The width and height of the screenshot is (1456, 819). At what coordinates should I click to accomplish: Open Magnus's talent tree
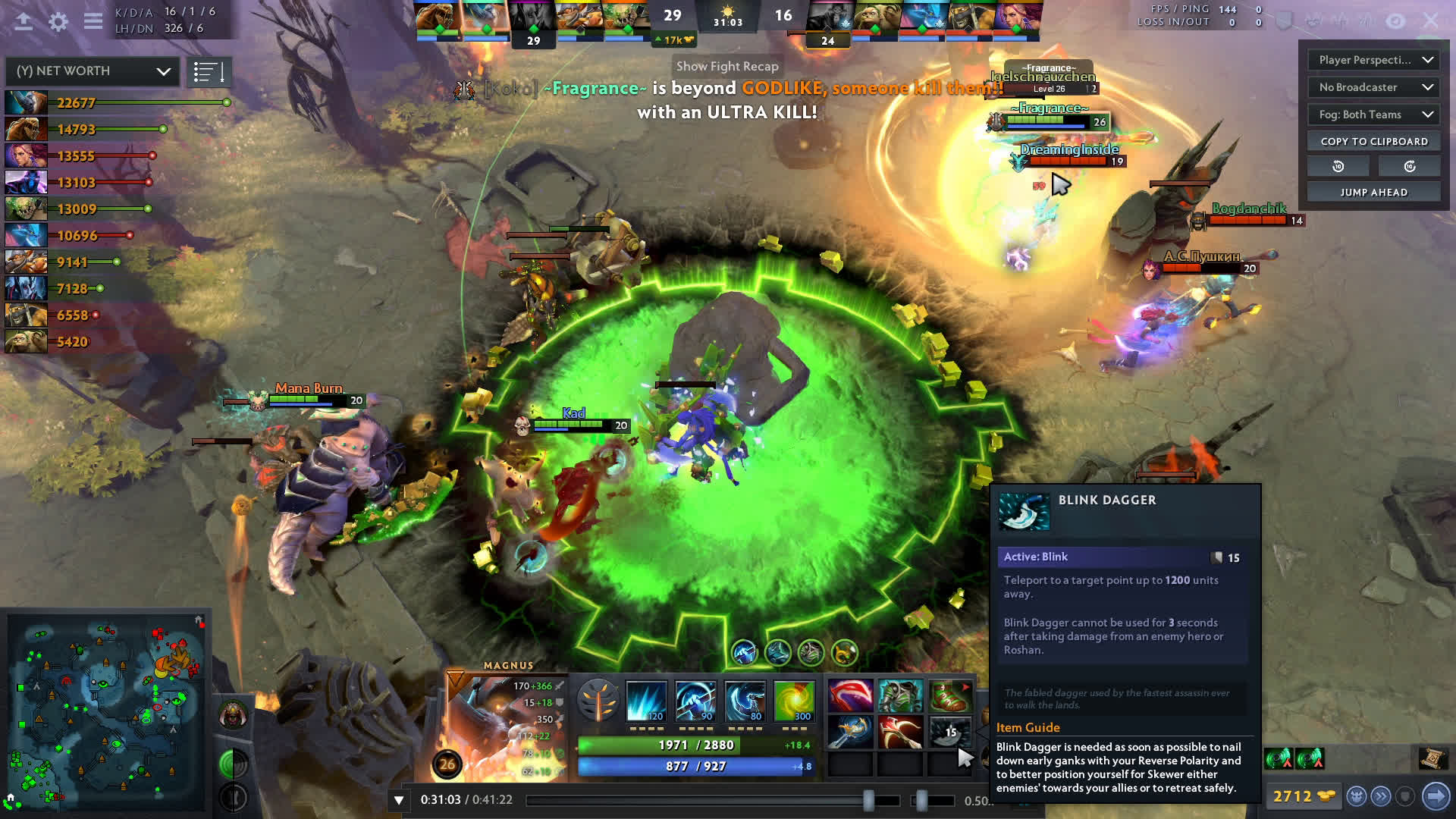coord(598,699)
